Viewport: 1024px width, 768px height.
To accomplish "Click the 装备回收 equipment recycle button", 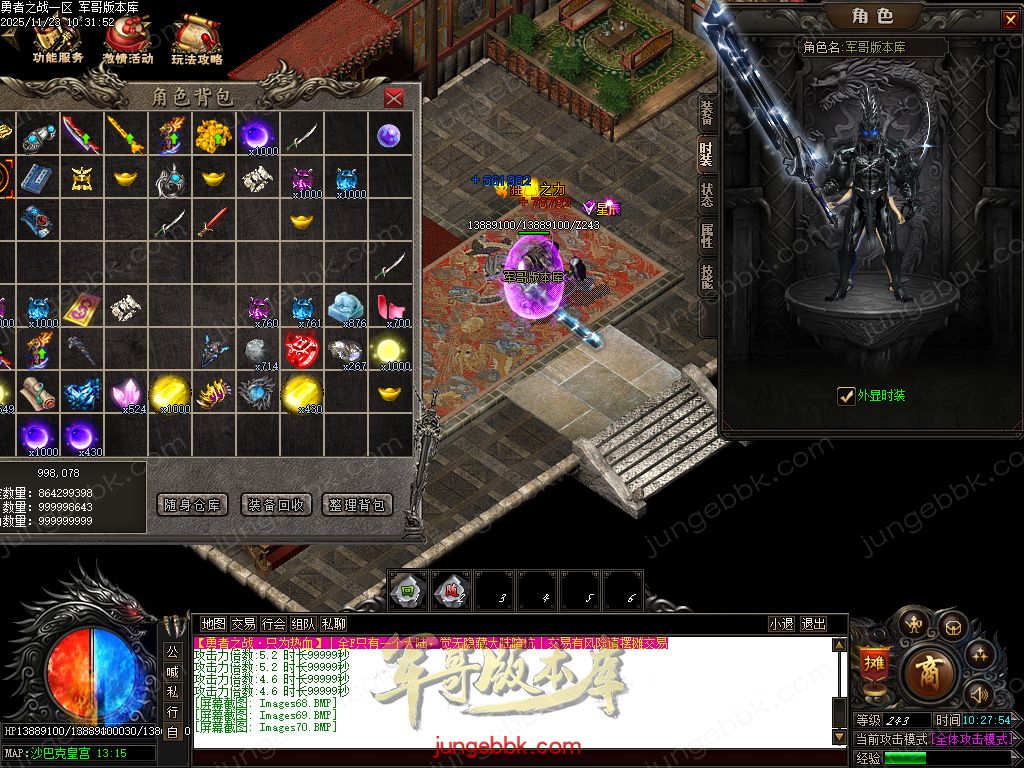I will click(276, 505).
